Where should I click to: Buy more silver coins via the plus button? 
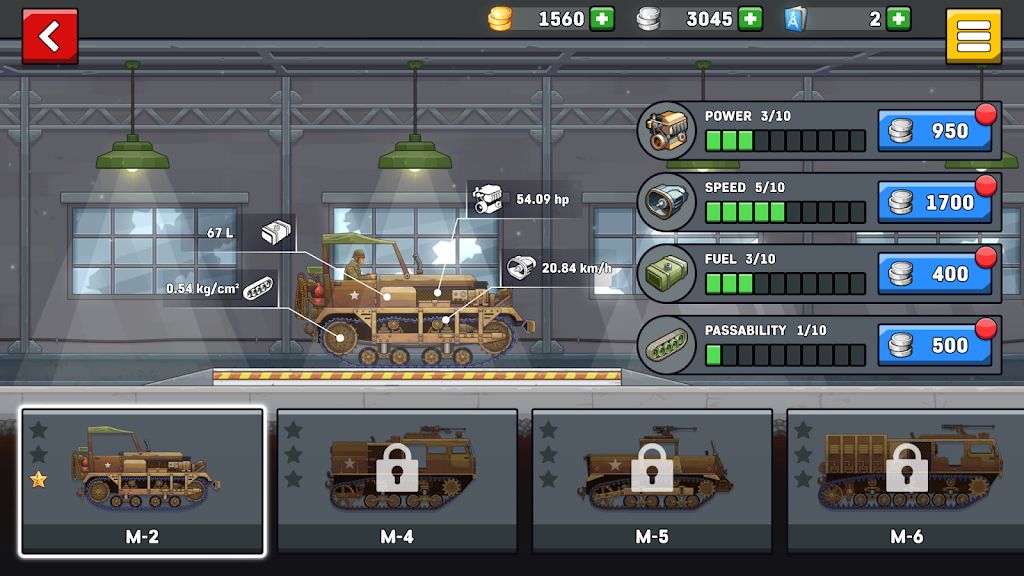tap(750, 19)
